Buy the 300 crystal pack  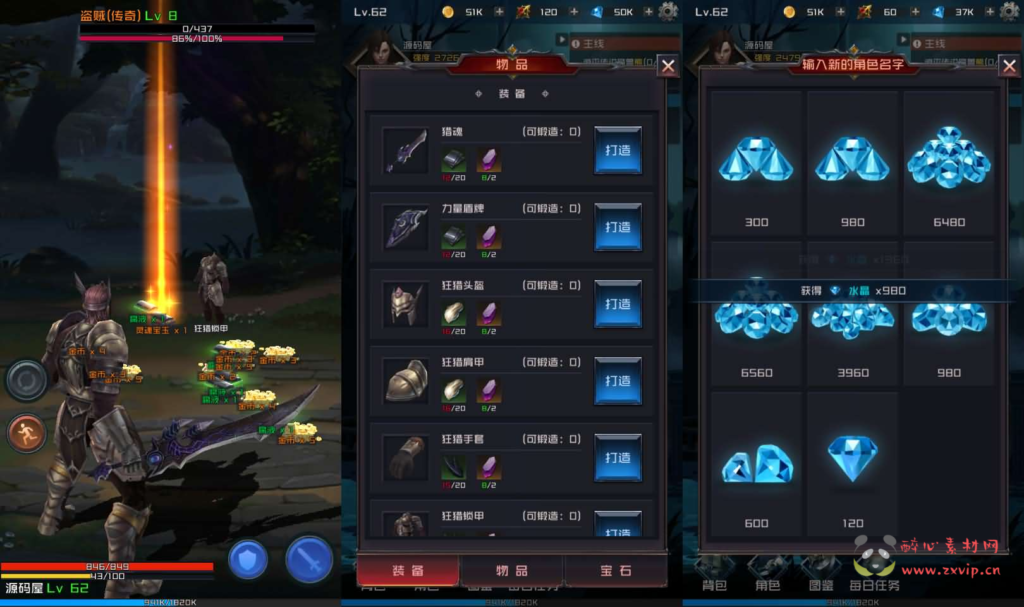(x=756, y=165)
